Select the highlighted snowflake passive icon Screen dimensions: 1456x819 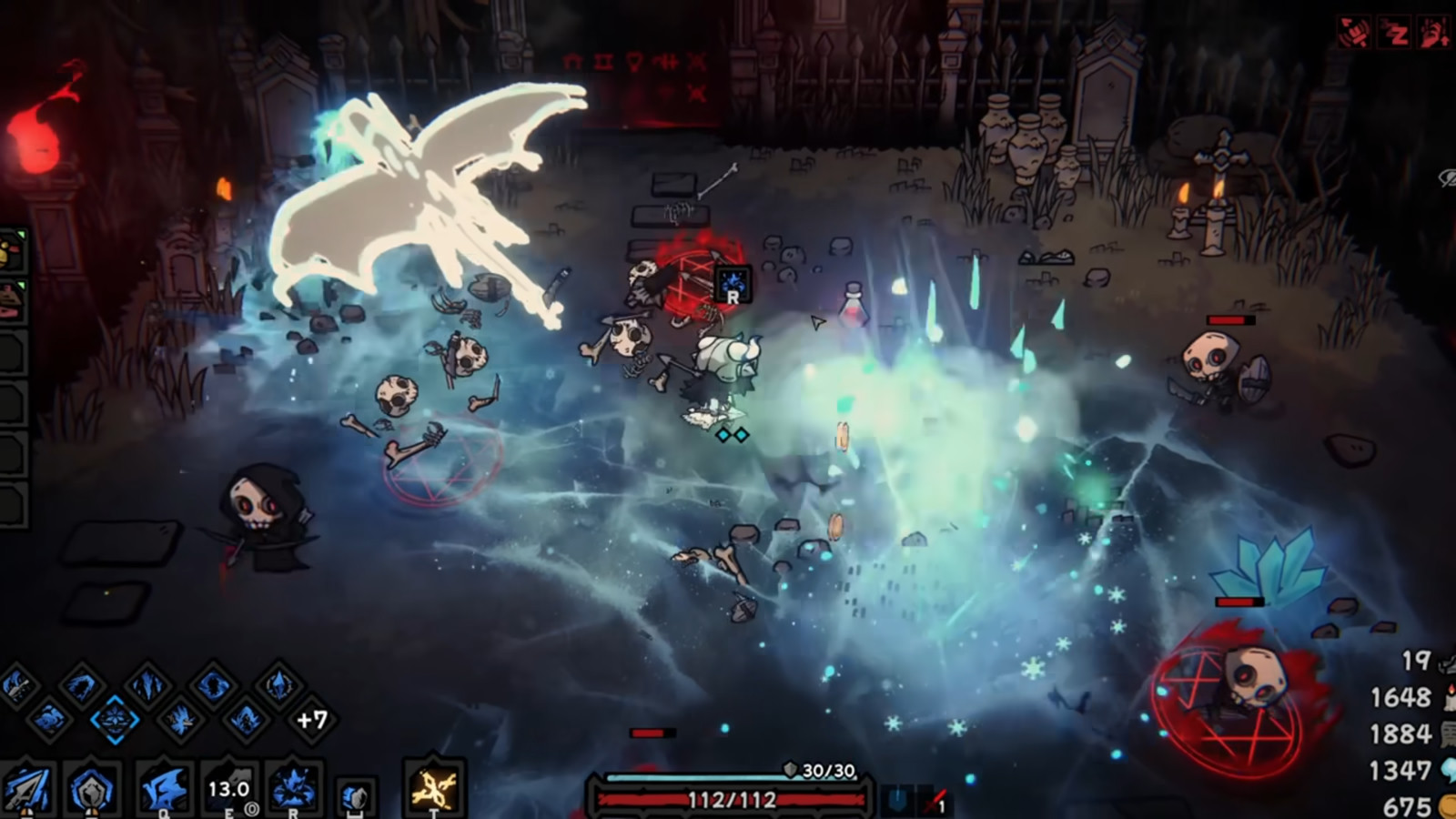pyautogui.click(x=115, y=720)
